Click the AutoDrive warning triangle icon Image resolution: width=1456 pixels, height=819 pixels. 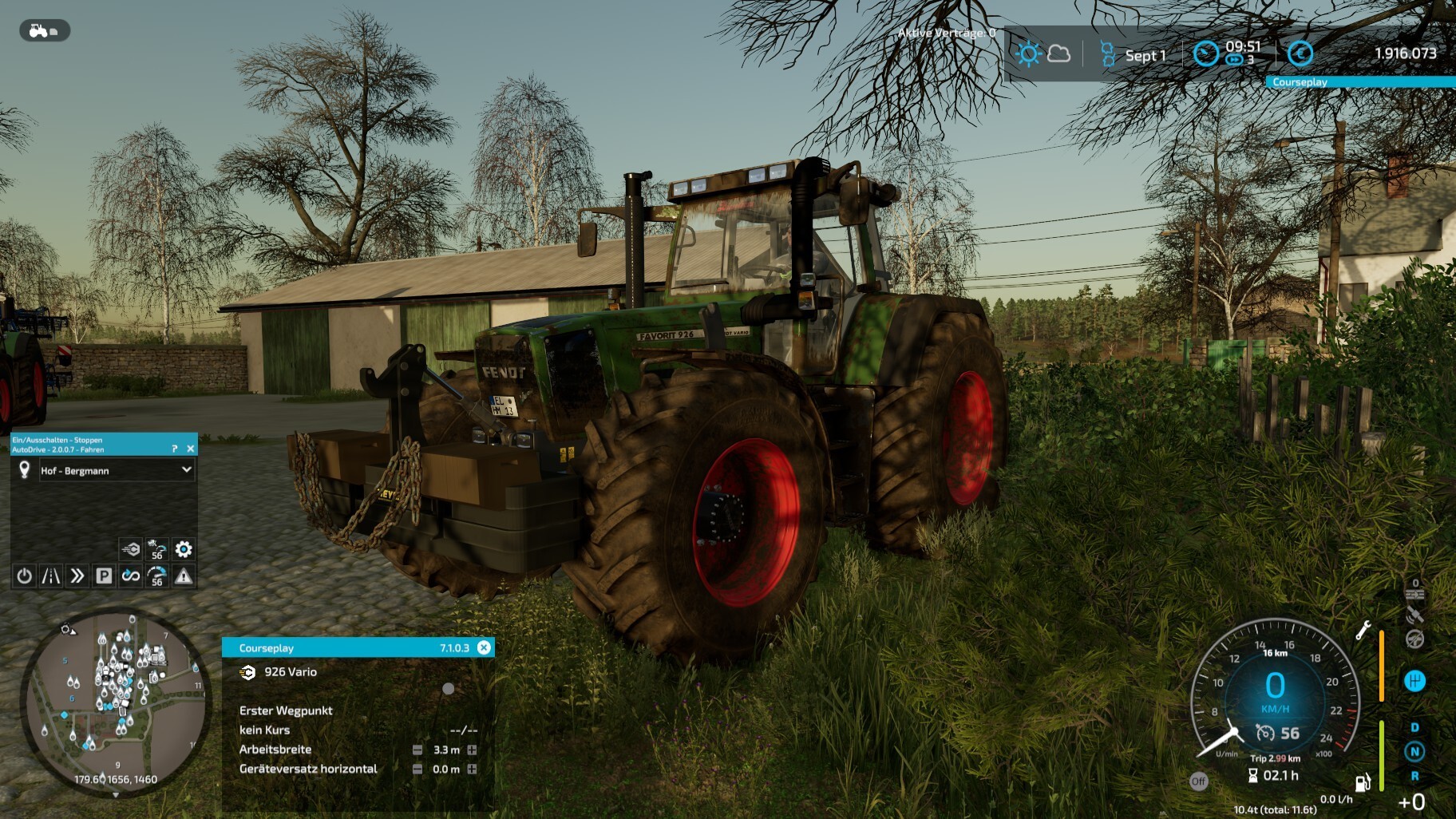[184, 576]
